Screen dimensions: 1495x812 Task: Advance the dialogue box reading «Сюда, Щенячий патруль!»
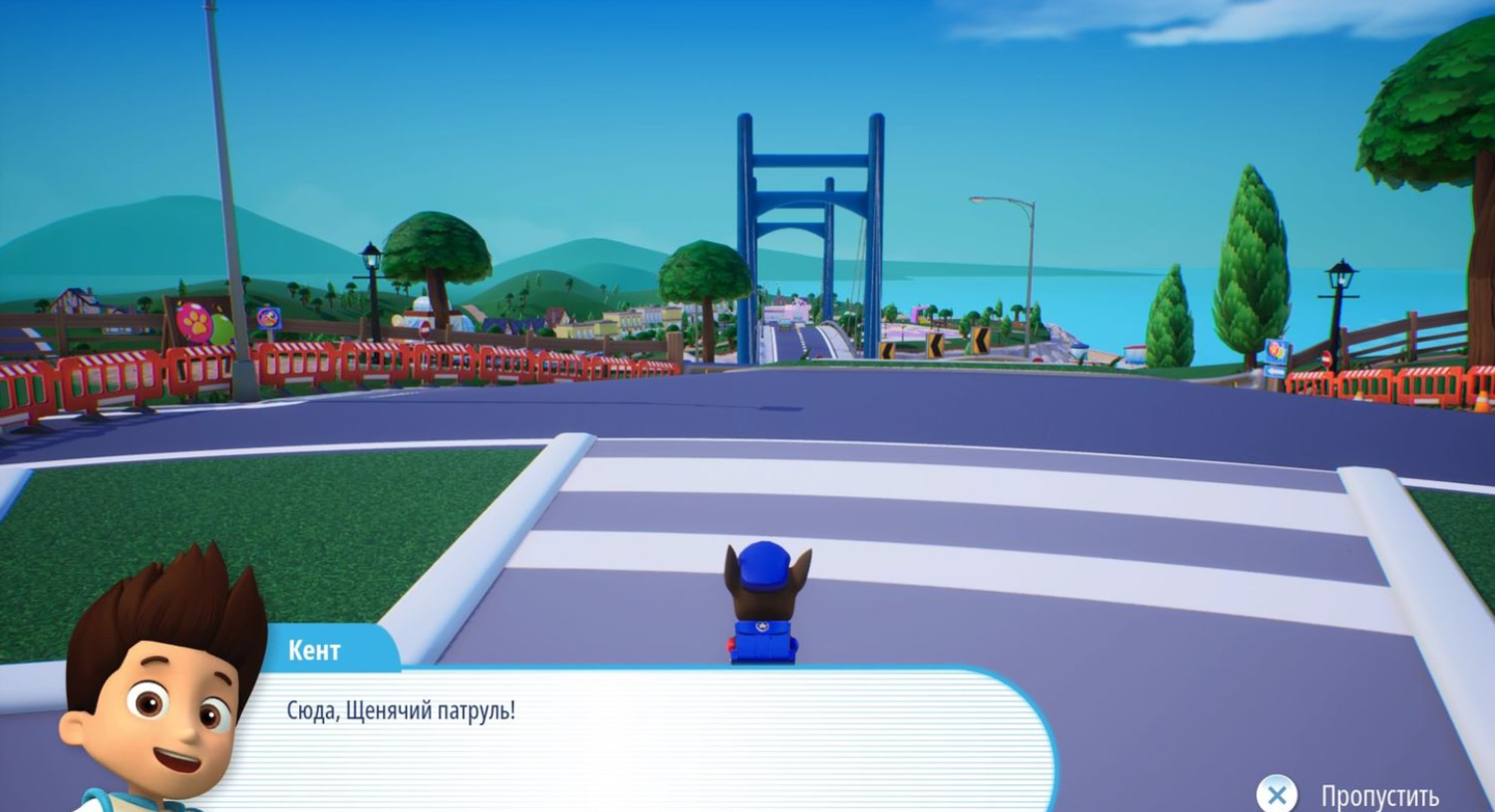[638, 737]
